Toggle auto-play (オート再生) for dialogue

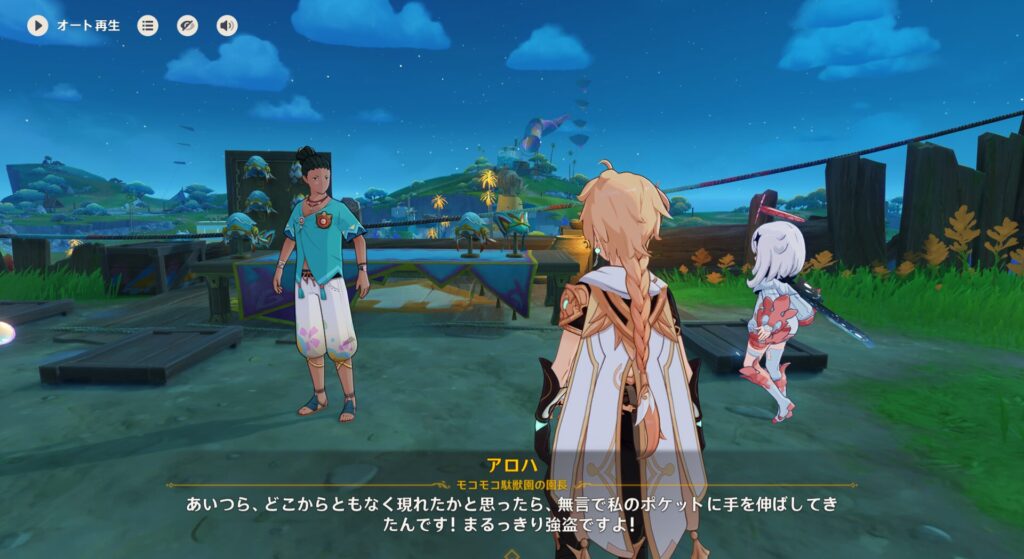coord(38,26)
